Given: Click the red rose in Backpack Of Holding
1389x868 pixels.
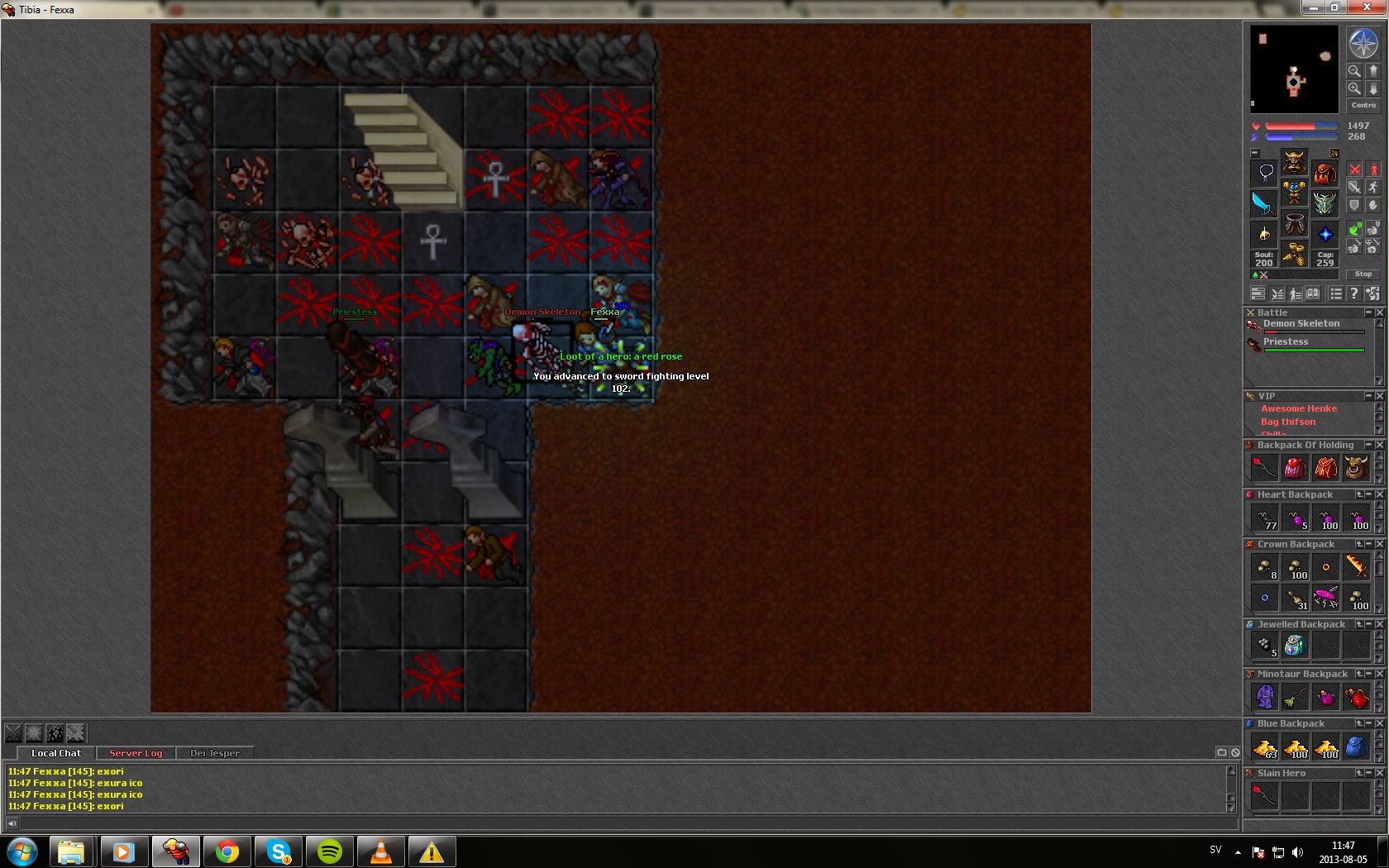Looking at the screenshot, I should click(x=1265, y=468).
